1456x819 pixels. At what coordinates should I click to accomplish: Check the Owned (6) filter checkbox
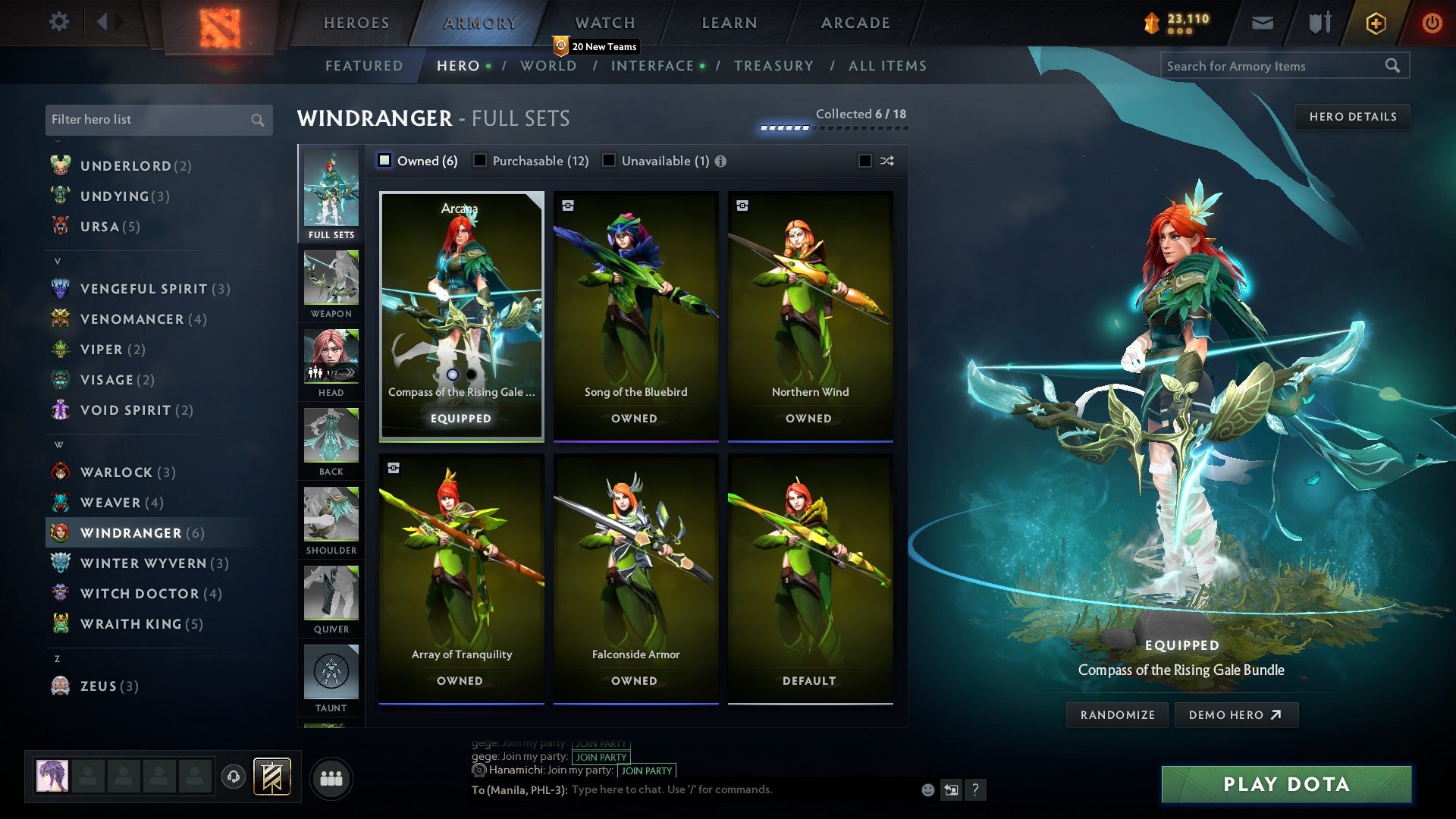coord(385,161)
